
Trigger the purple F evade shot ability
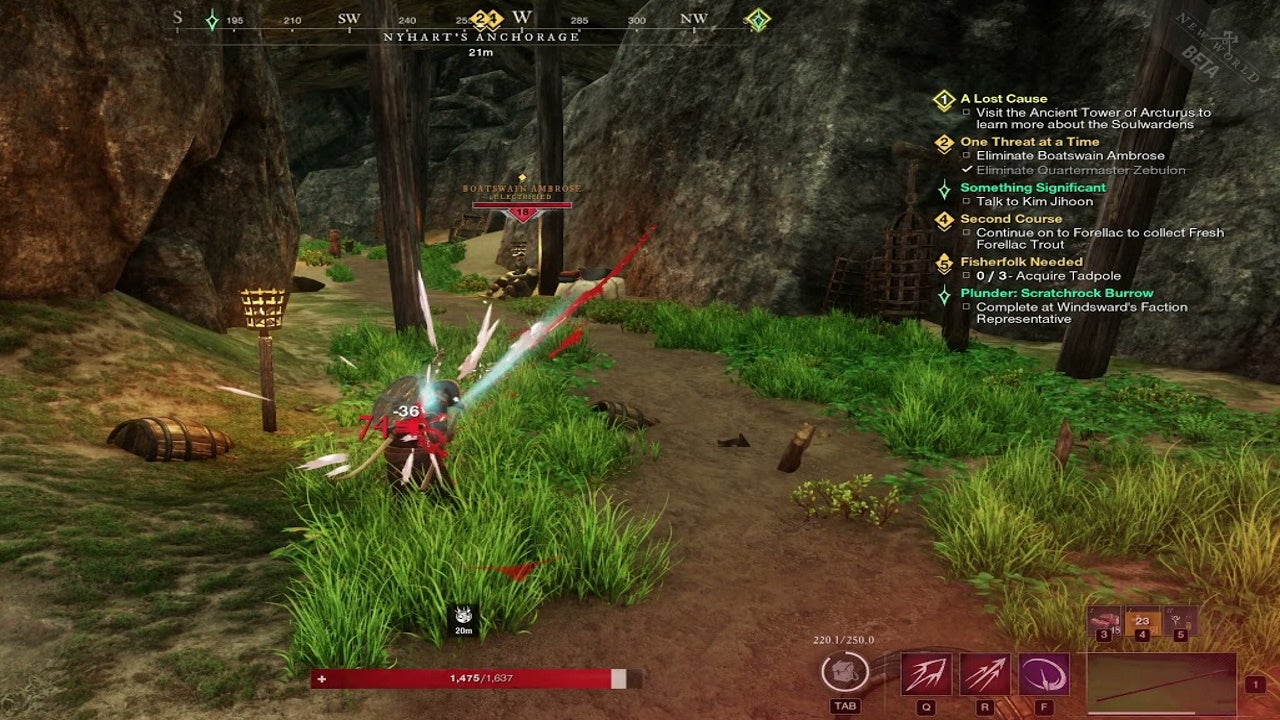[x=1044, y=674]
